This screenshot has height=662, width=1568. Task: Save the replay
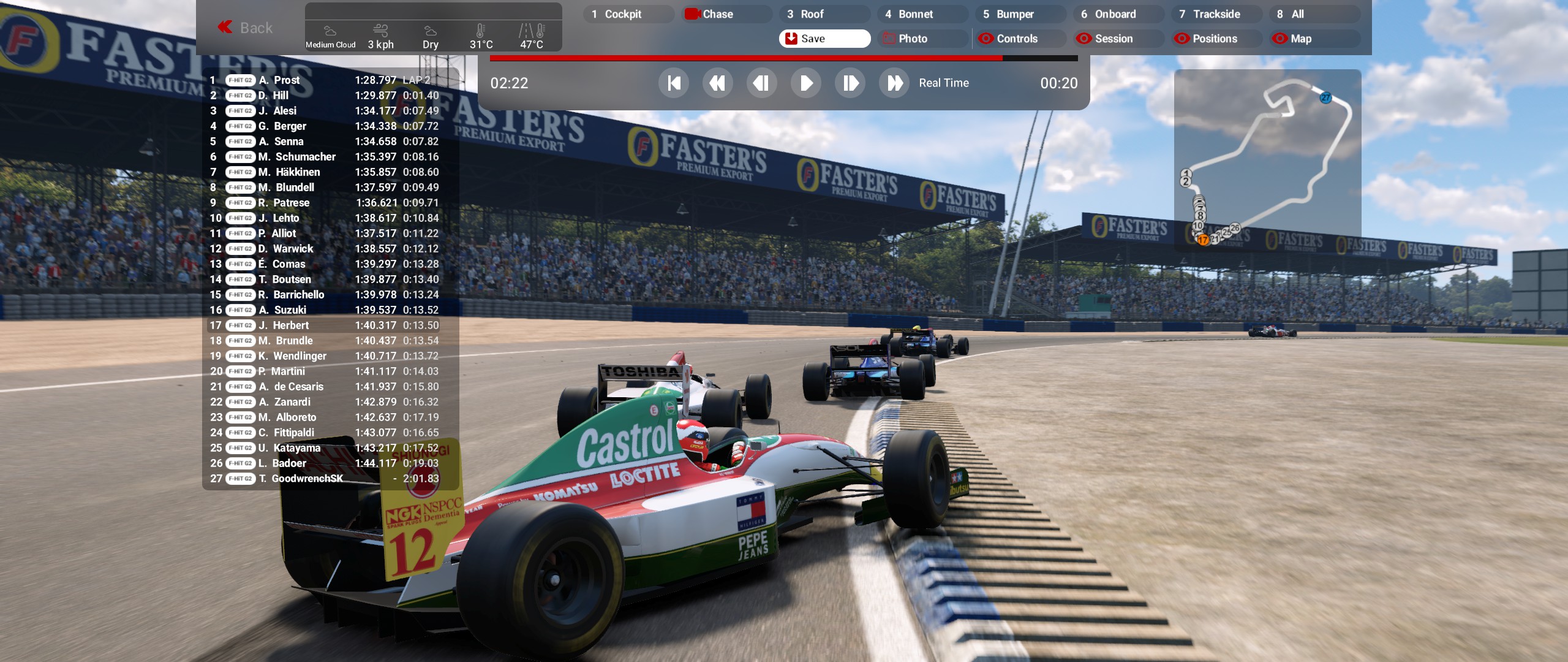824,39
